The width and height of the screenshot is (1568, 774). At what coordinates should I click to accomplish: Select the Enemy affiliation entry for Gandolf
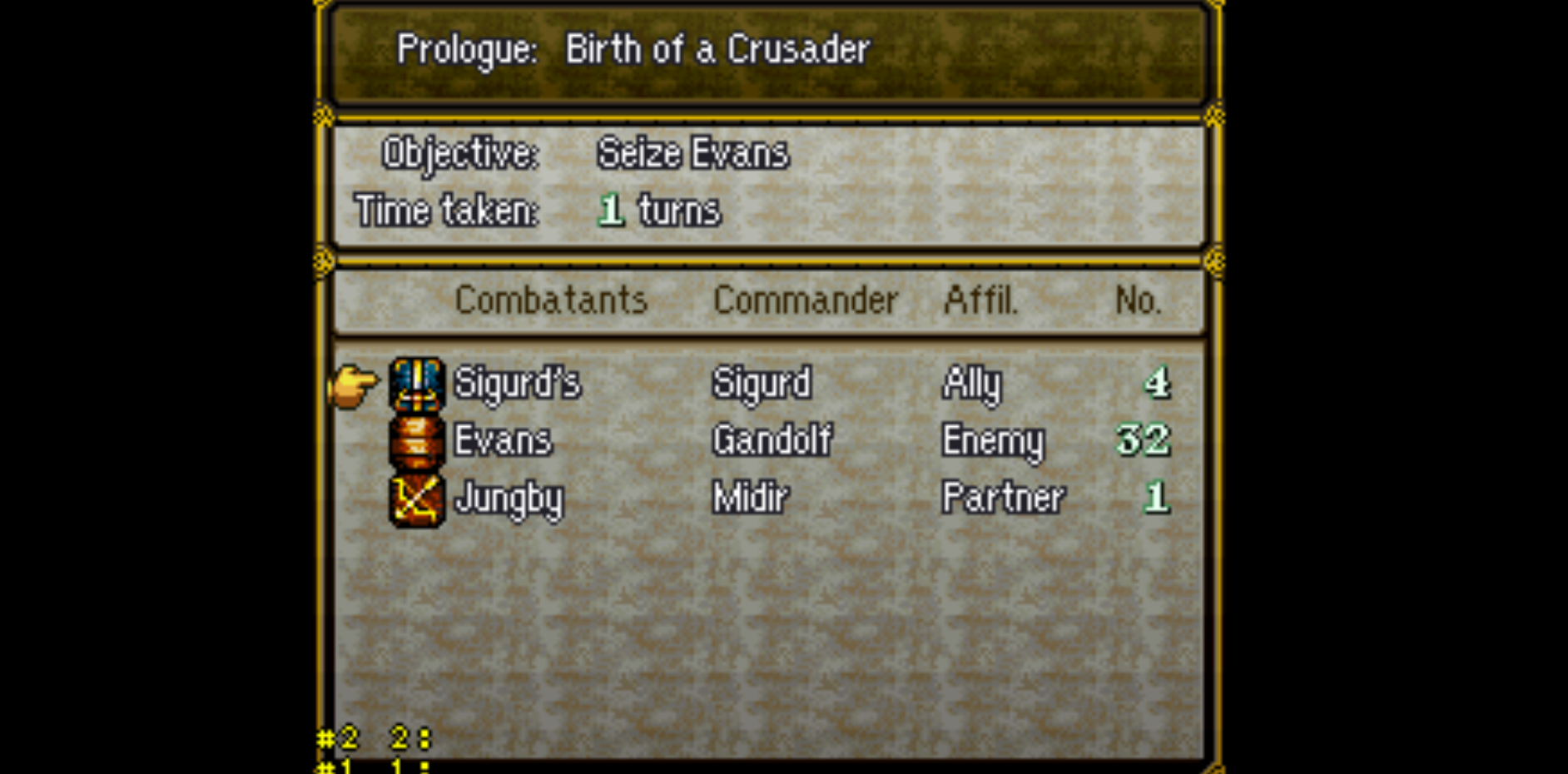coord(992,441)
